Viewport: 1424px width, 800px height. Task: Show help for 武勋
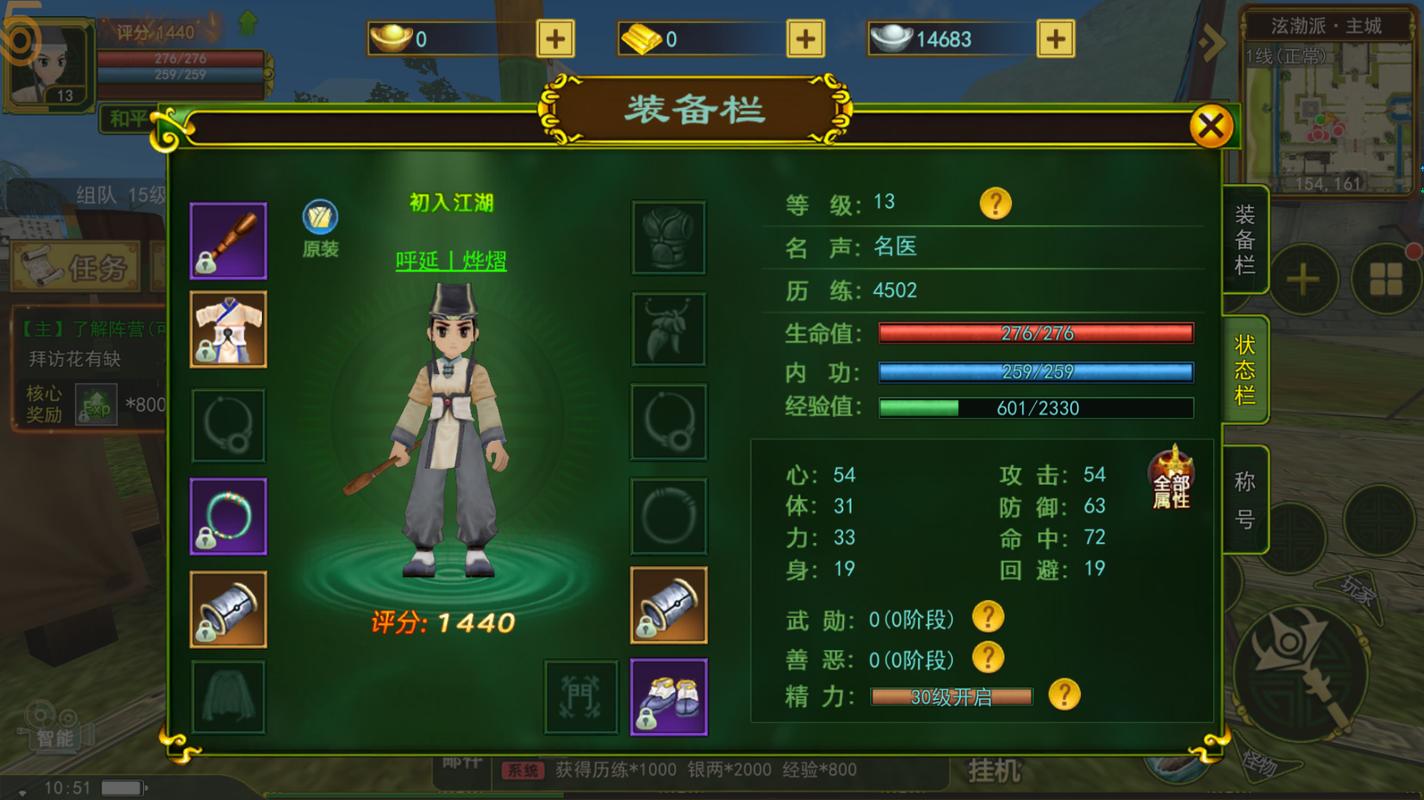(987, 617)
